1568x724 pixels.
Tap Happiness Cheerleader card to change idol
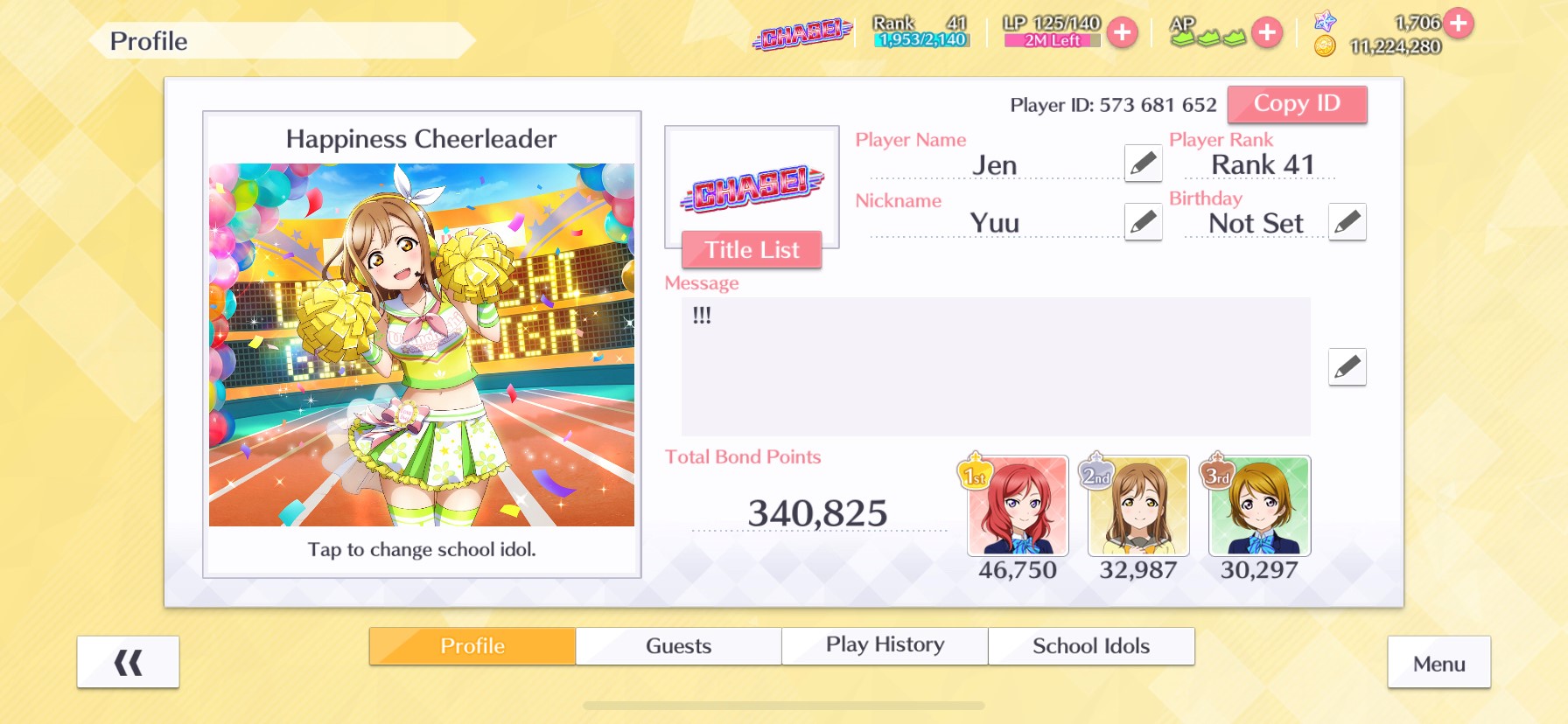tap(422, 345)
